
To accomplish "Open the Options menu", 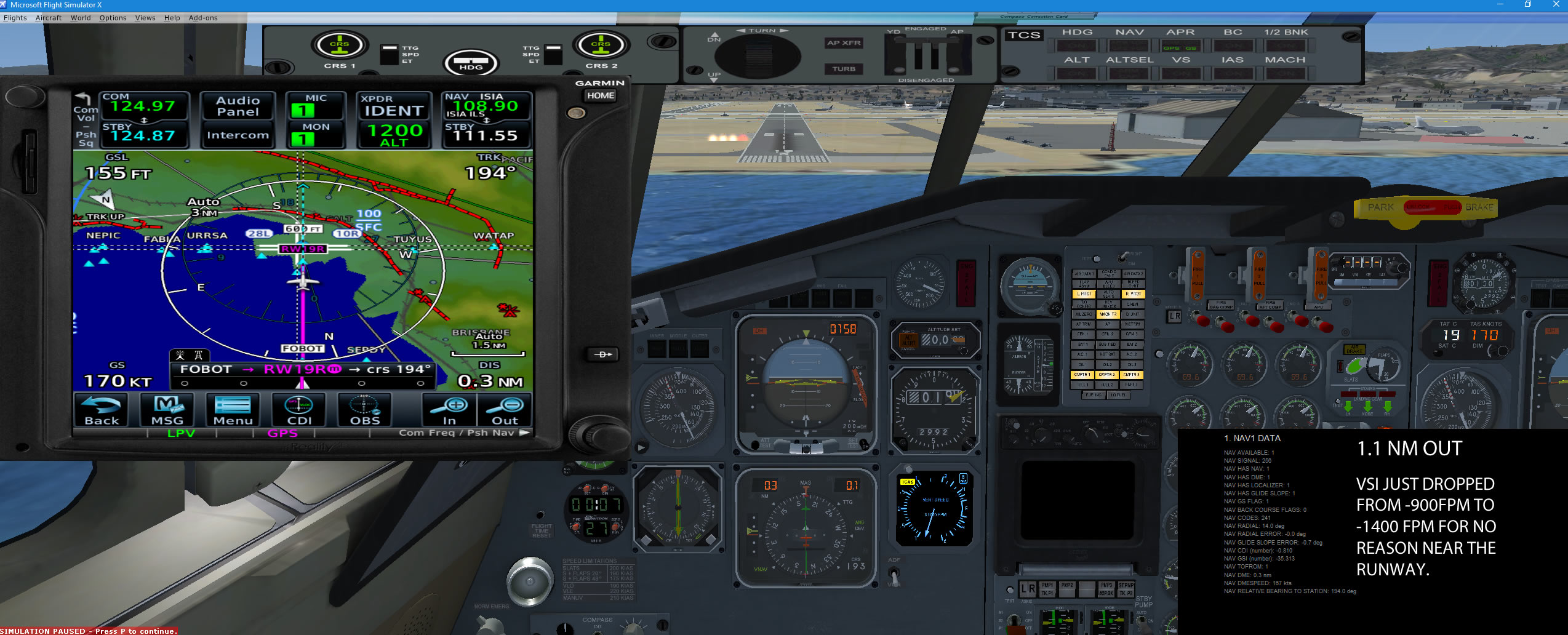I will [x=113, y=18].
